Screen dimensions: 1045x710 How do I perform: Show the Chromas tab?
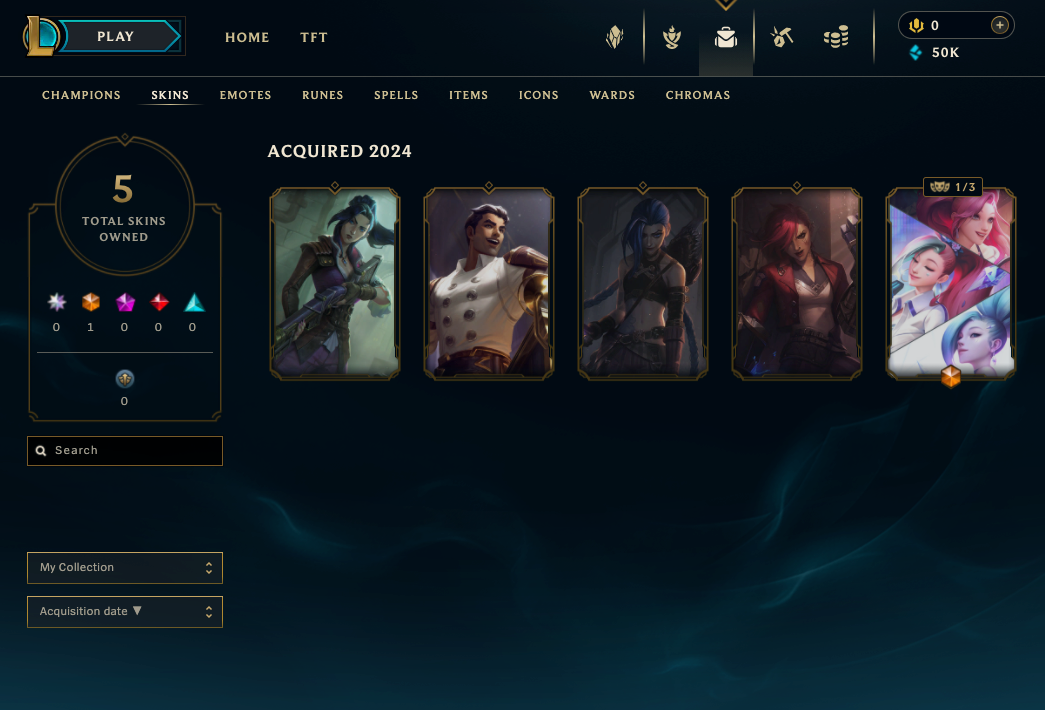coord(698,95)
